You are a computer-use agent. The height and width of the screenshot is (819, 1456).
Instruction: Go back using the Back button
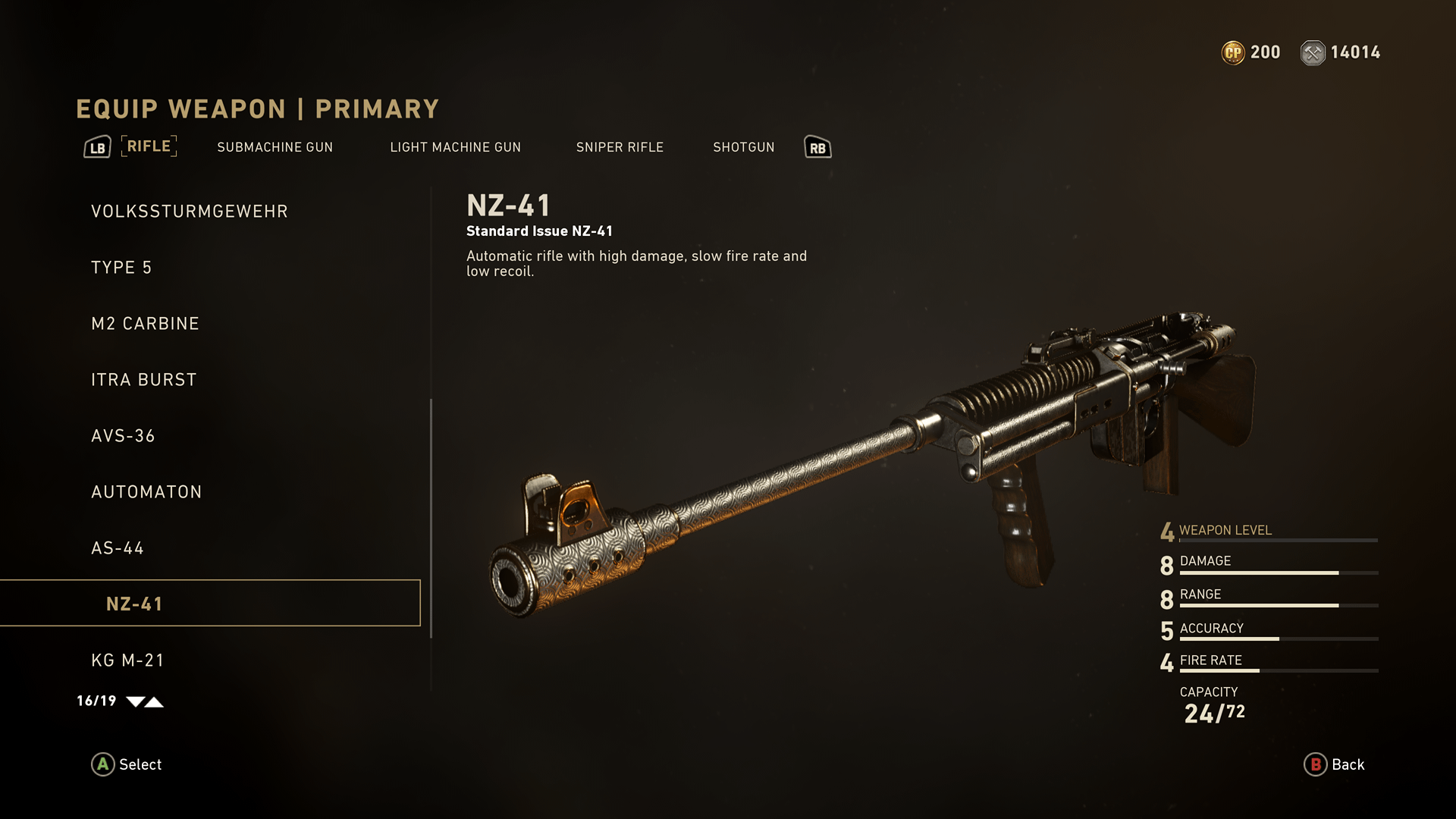pyautogui.click(x=1334, y=764)
